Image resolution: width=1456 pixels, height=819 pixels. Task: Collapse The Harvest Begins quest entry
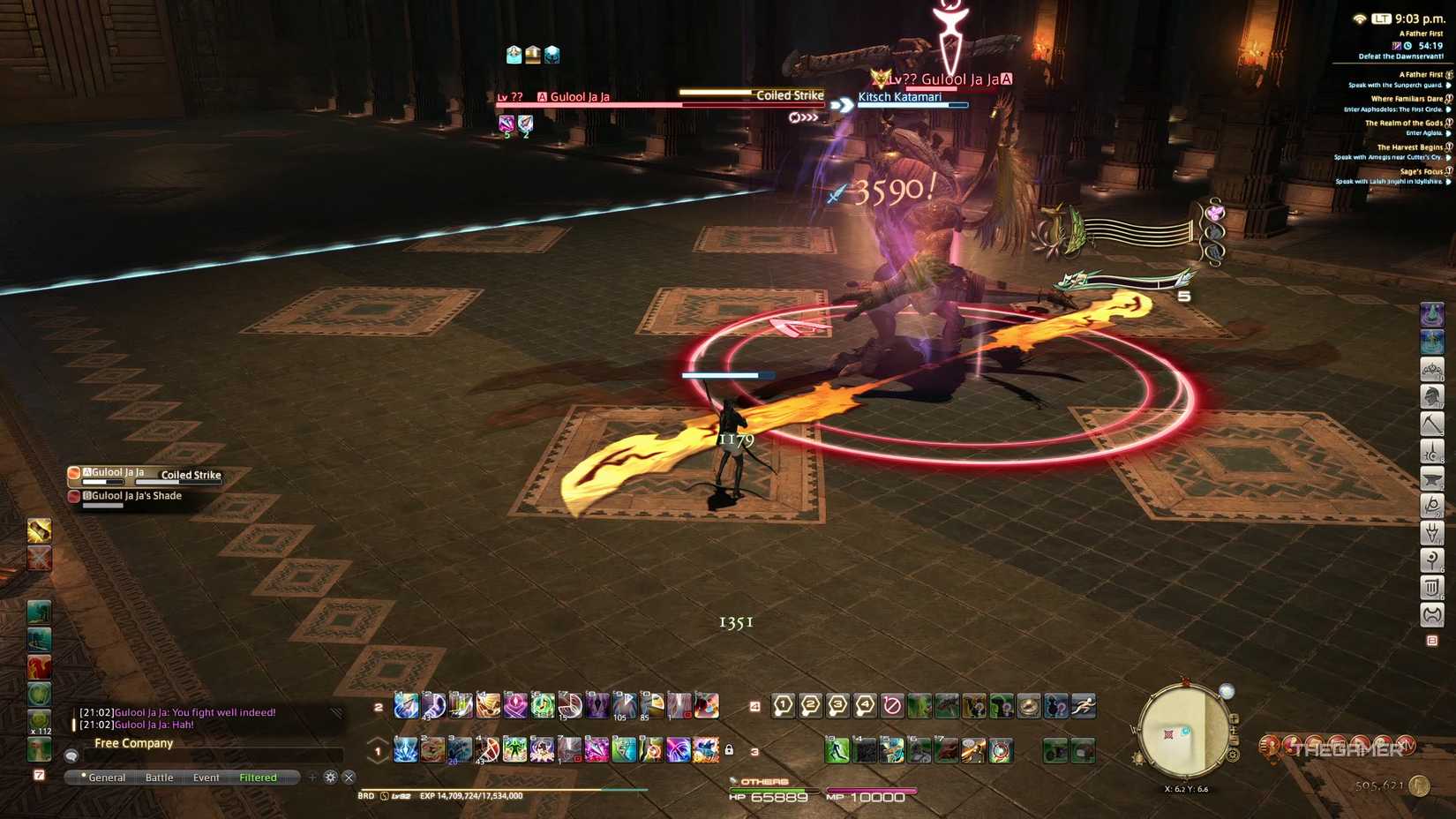(x=1410, y=146)
